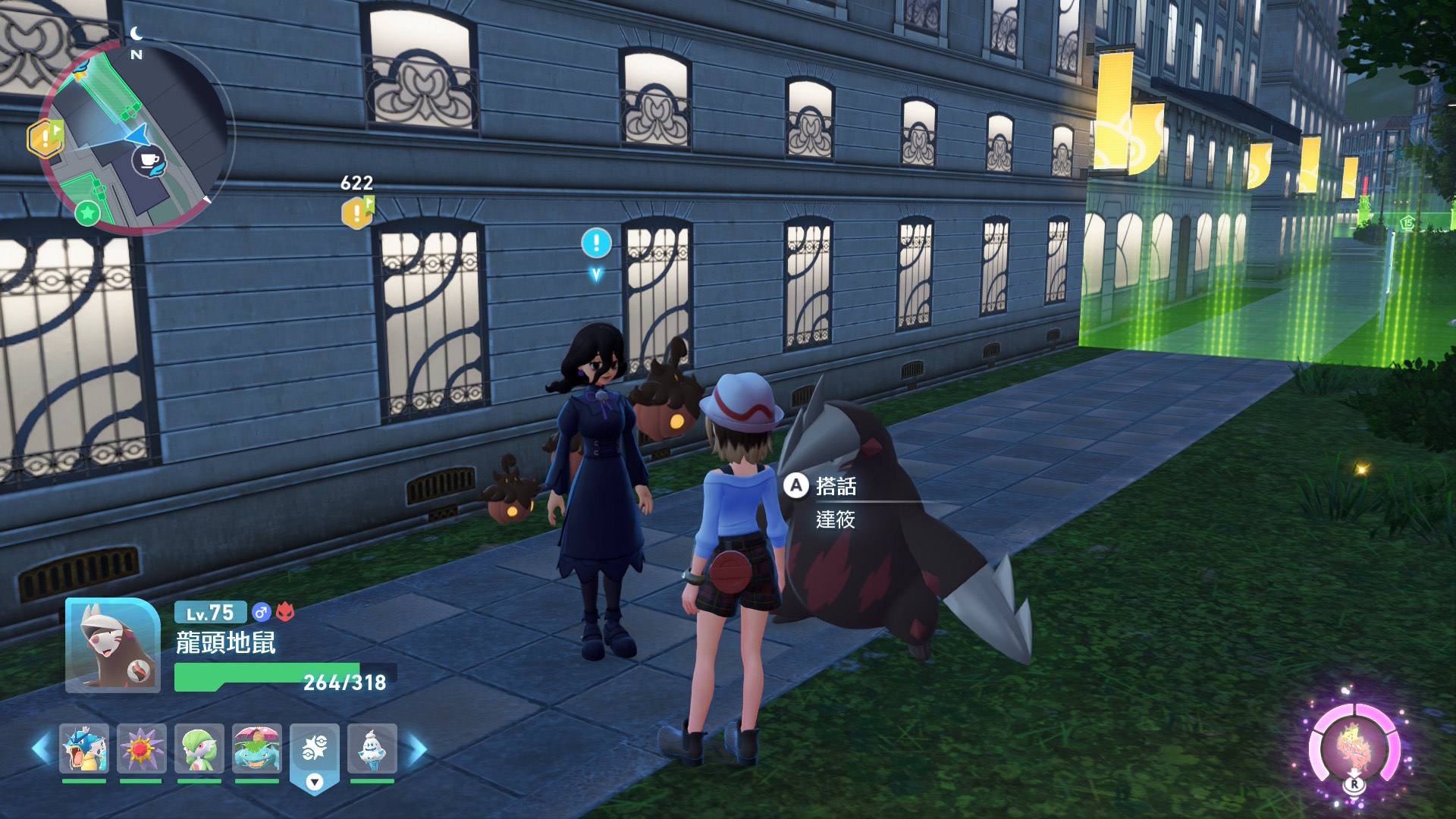The height and width of the screenshot is (819, 1456).
Task: Select Gyarados in the party bar
Action: [84, 748]
